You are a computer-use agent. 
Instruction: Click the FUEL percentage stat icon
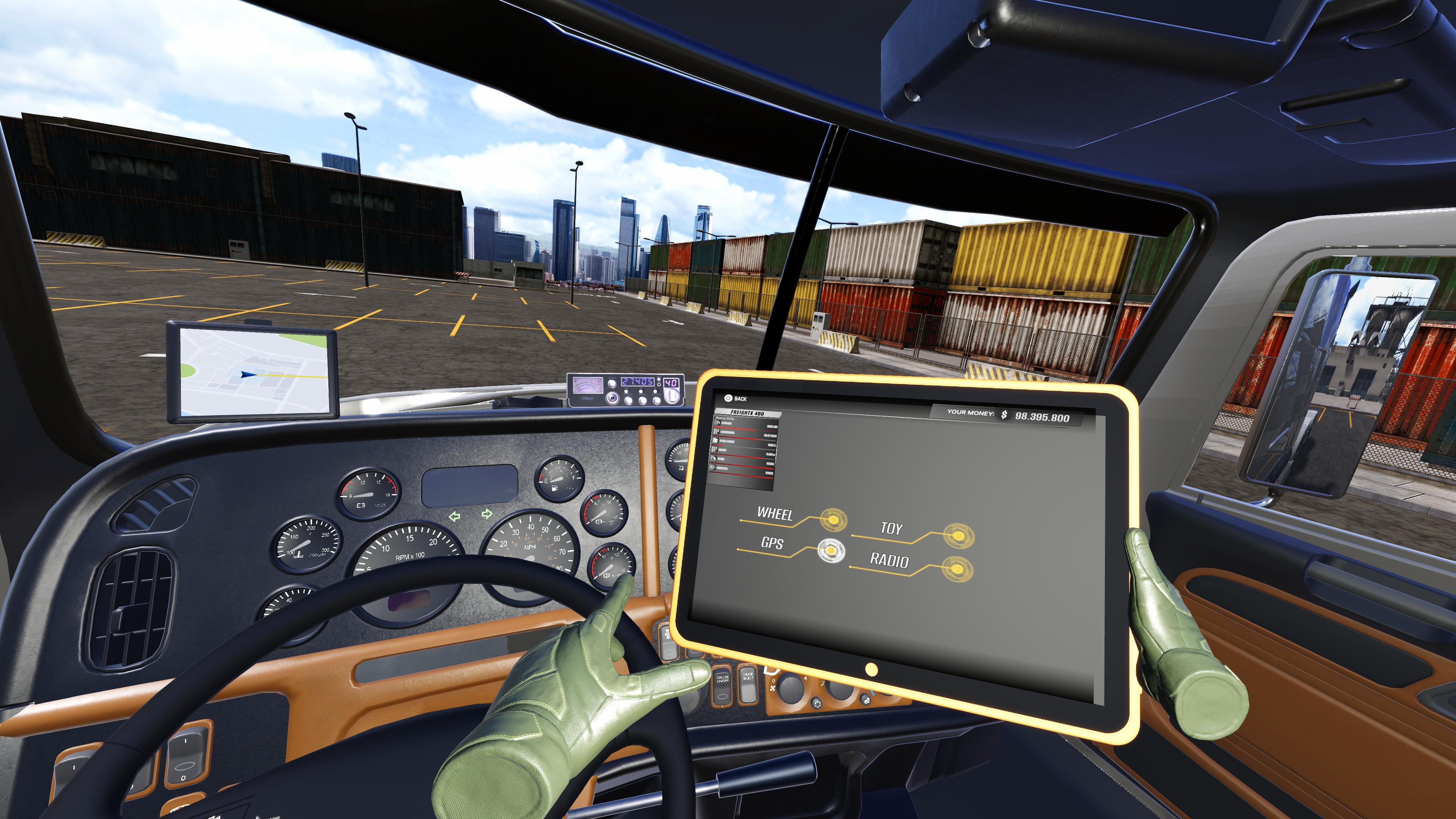714,458
